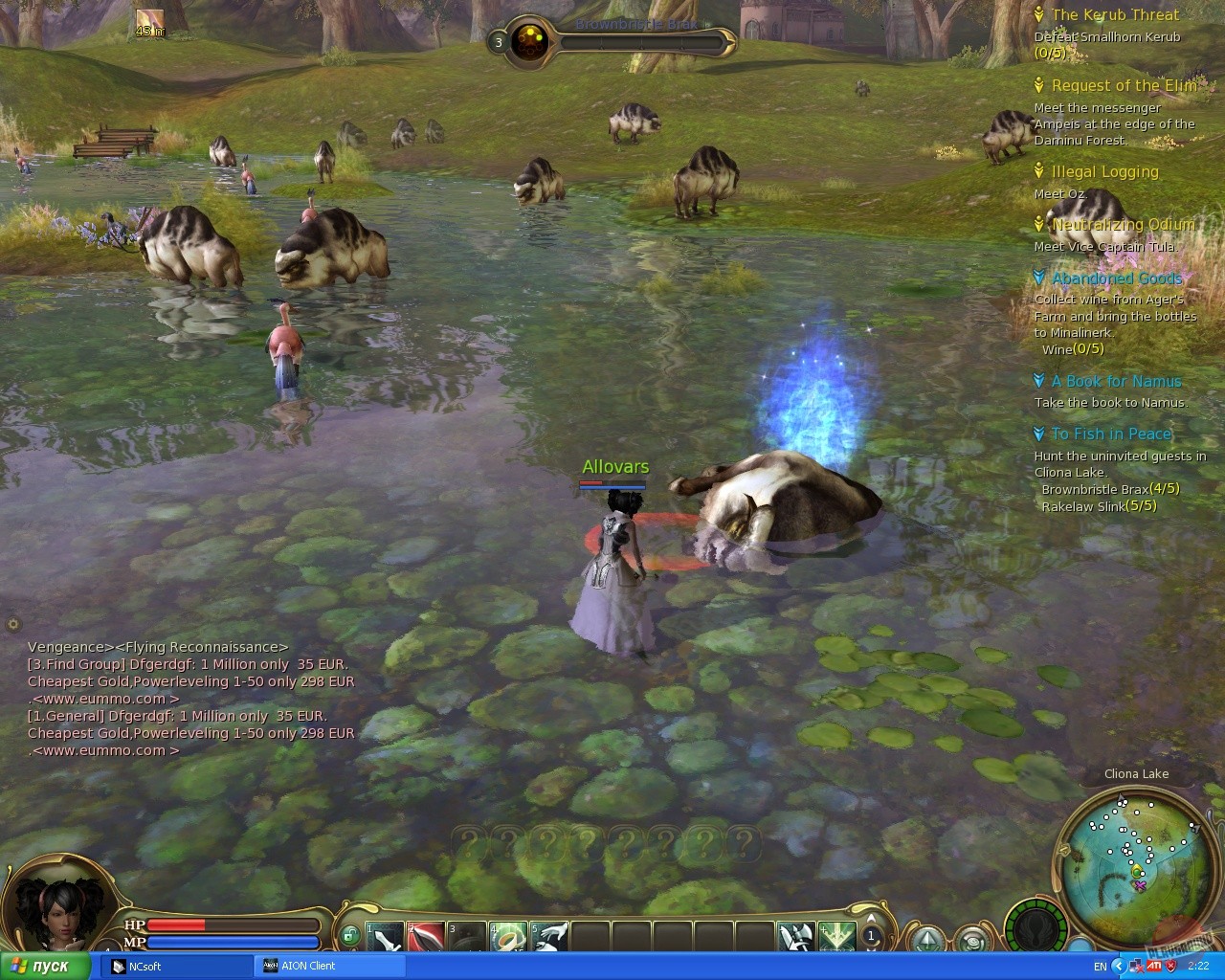1225x980 pixels.
Task: Switch the EN keyboard language indicator
Action: [1101, 967]
